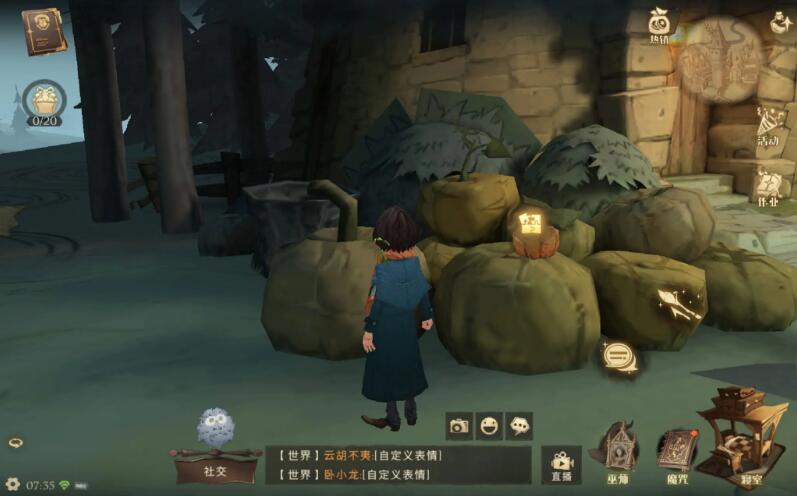This screenshot has height=496, width=797.
Task: Open the 活动 events menu
Action: pos(769,128)
